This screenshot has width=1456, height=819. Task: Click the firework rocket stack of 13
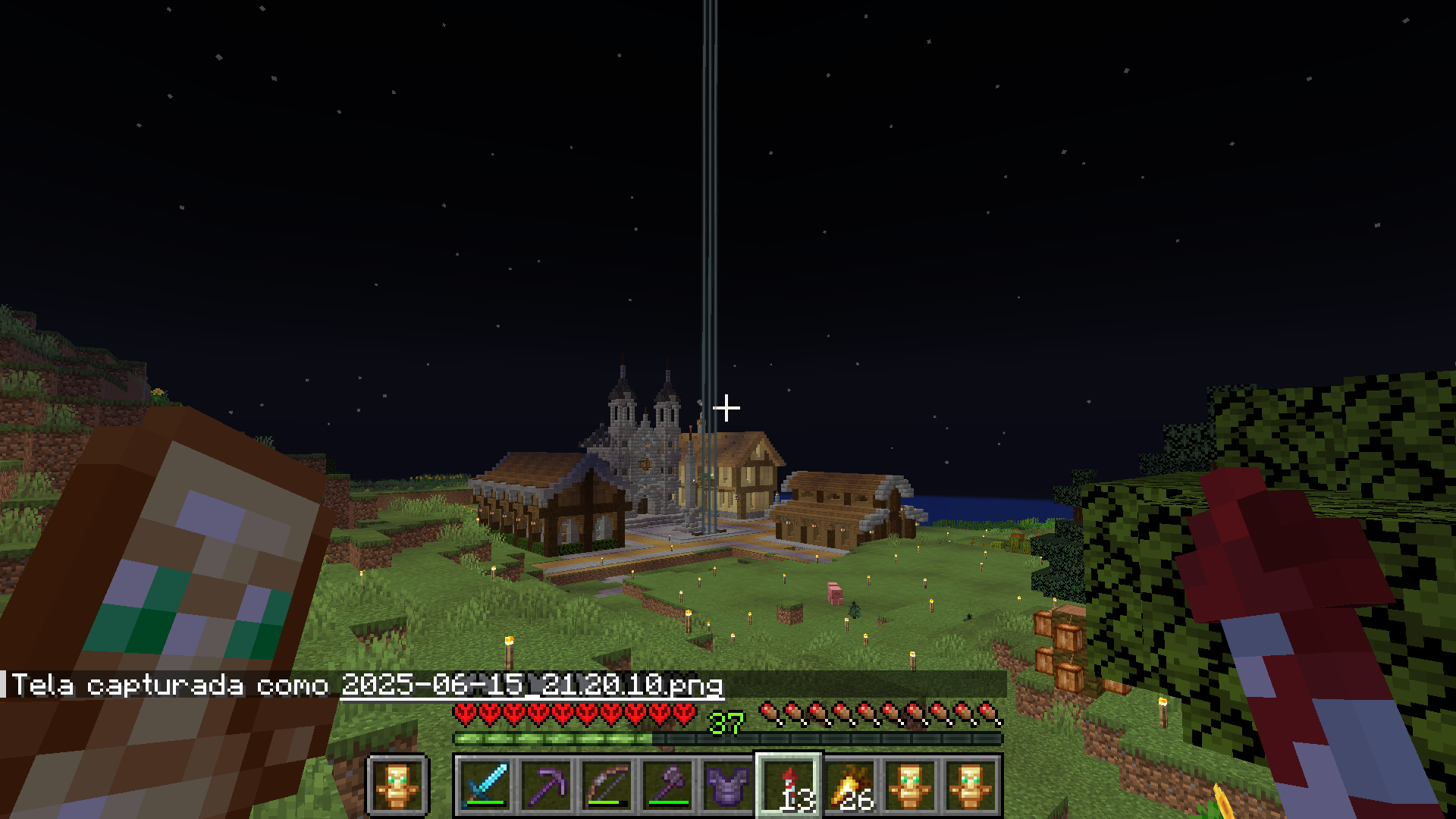(x=789, y=785)
